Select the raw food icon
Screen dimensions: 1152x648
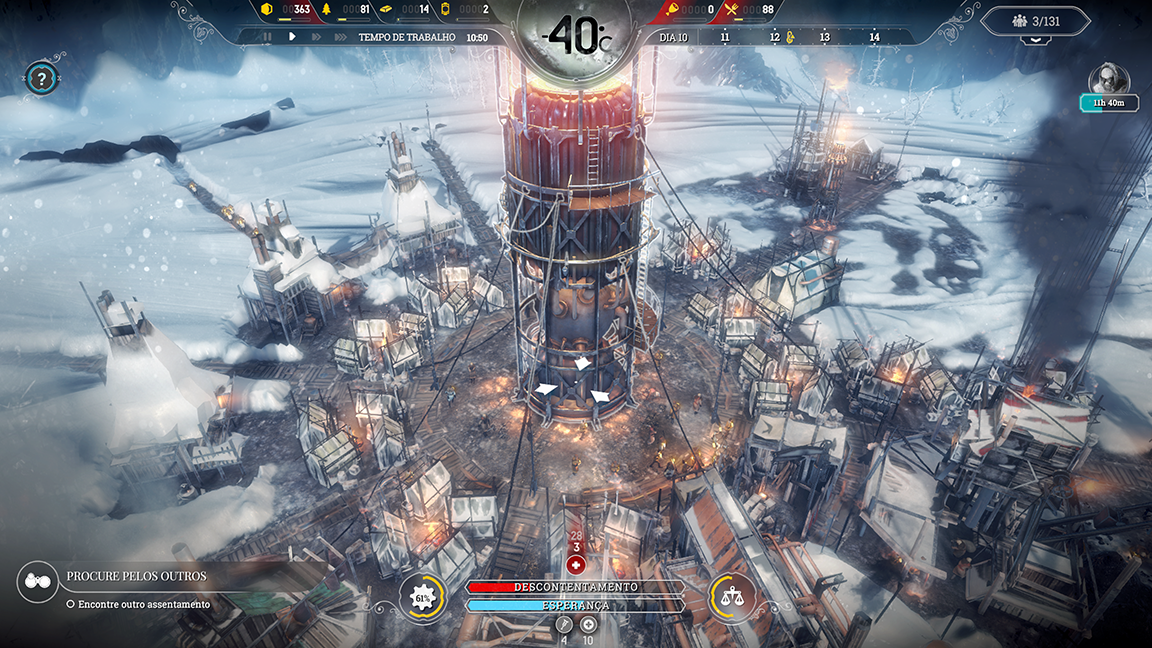(x=674, y=10)
